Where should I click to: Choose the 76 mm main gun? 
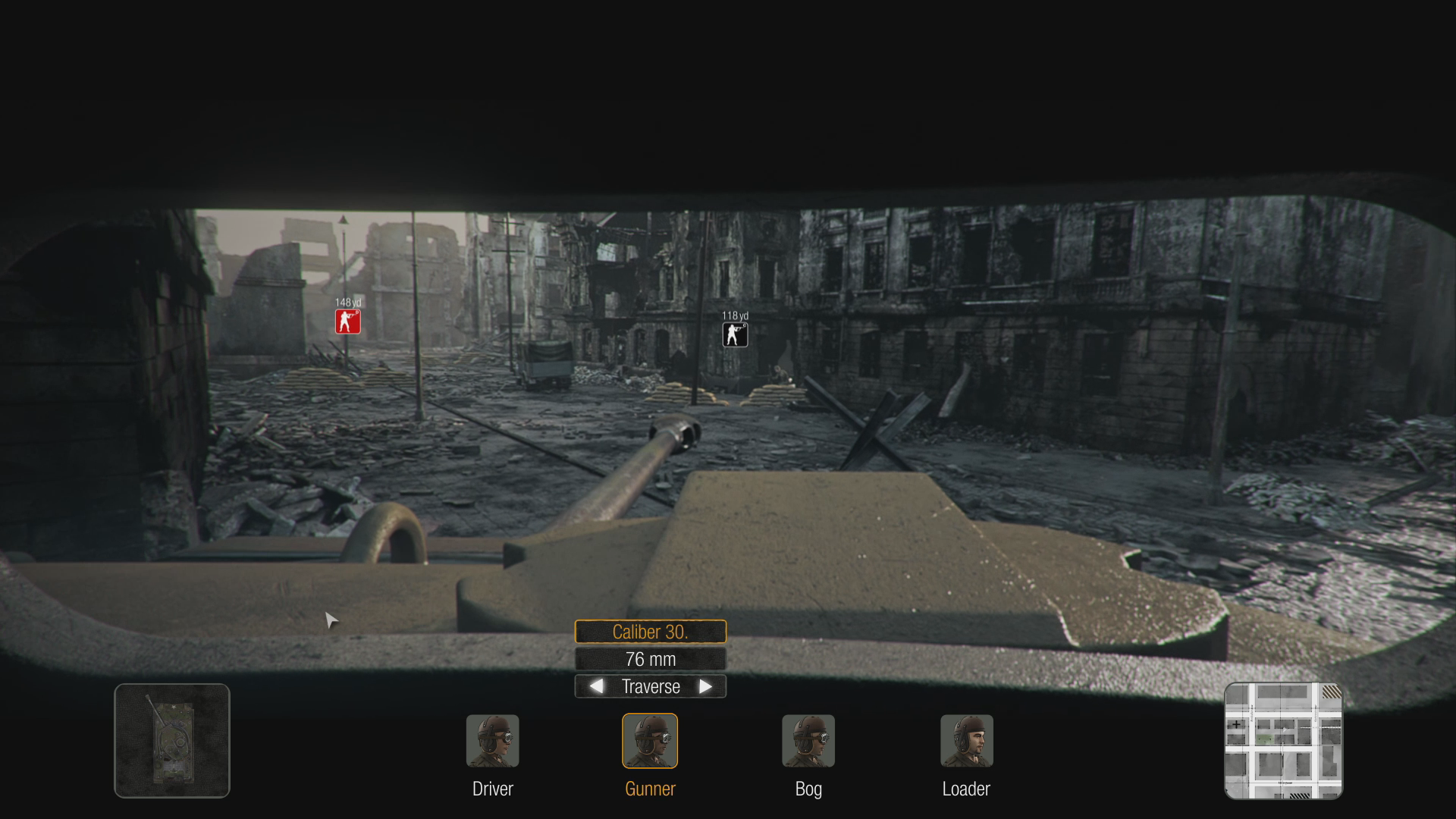tap(650, 659)
